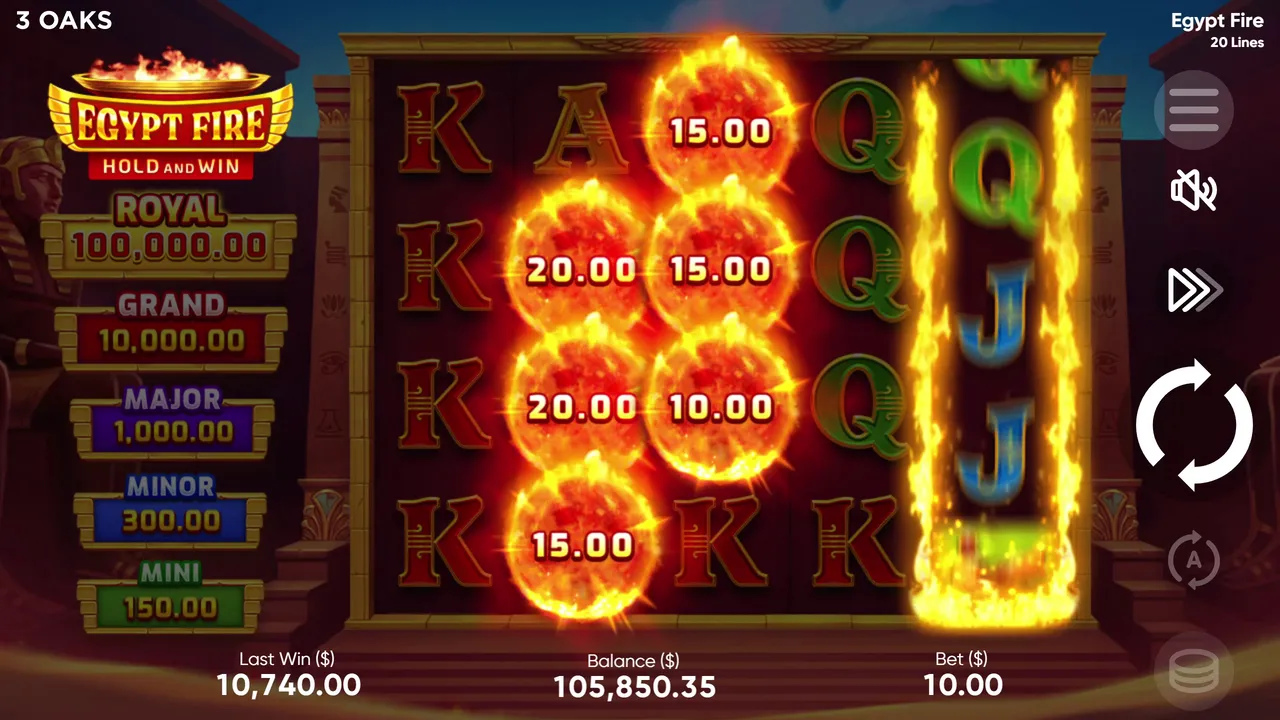Expand the Royal jackpot panel

click(x=168, y=226)
